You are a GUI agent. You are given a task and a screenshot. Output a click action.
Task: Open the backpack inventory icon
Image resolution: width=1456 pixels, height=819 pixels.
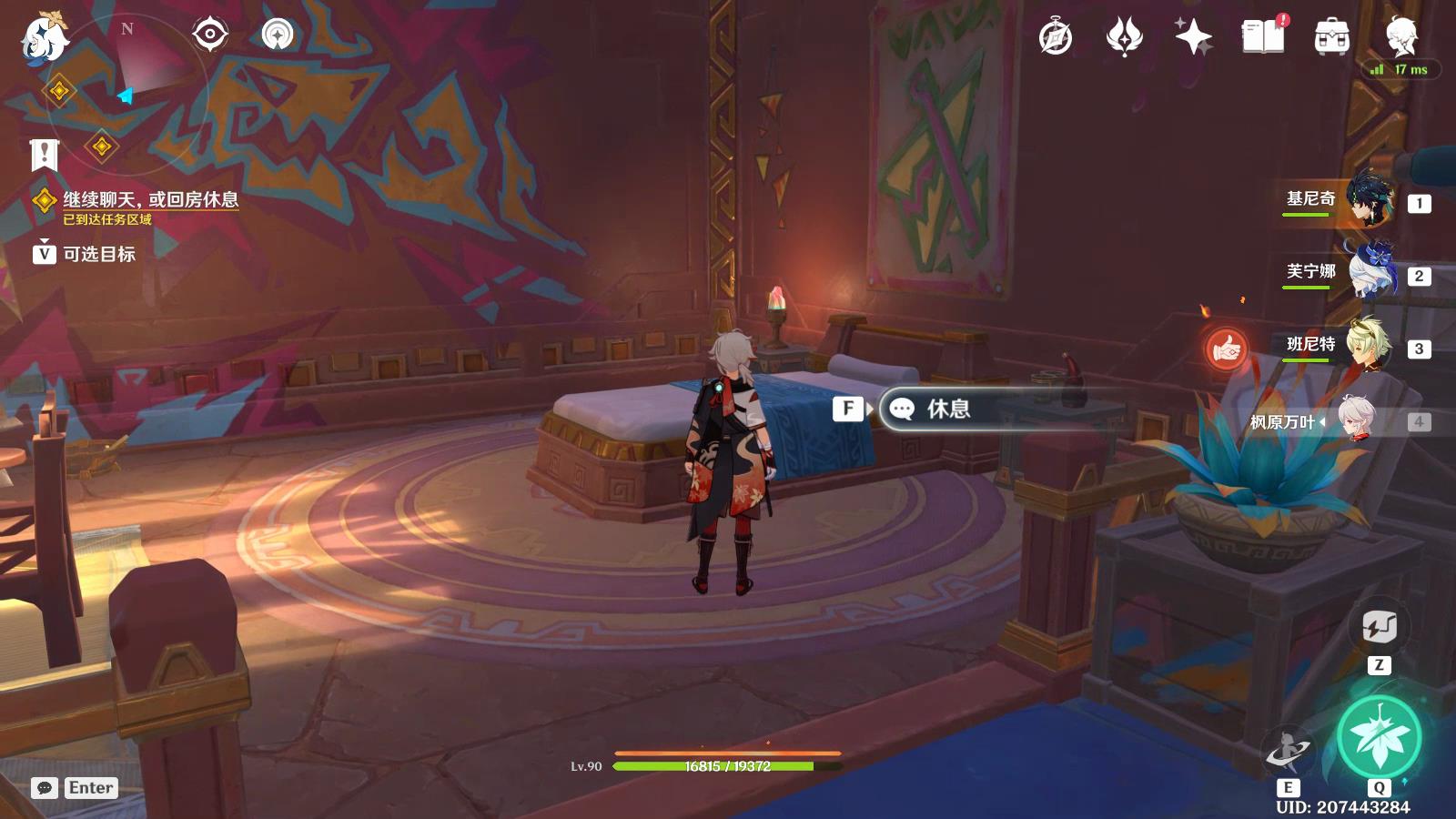(x=1331, y=37)
